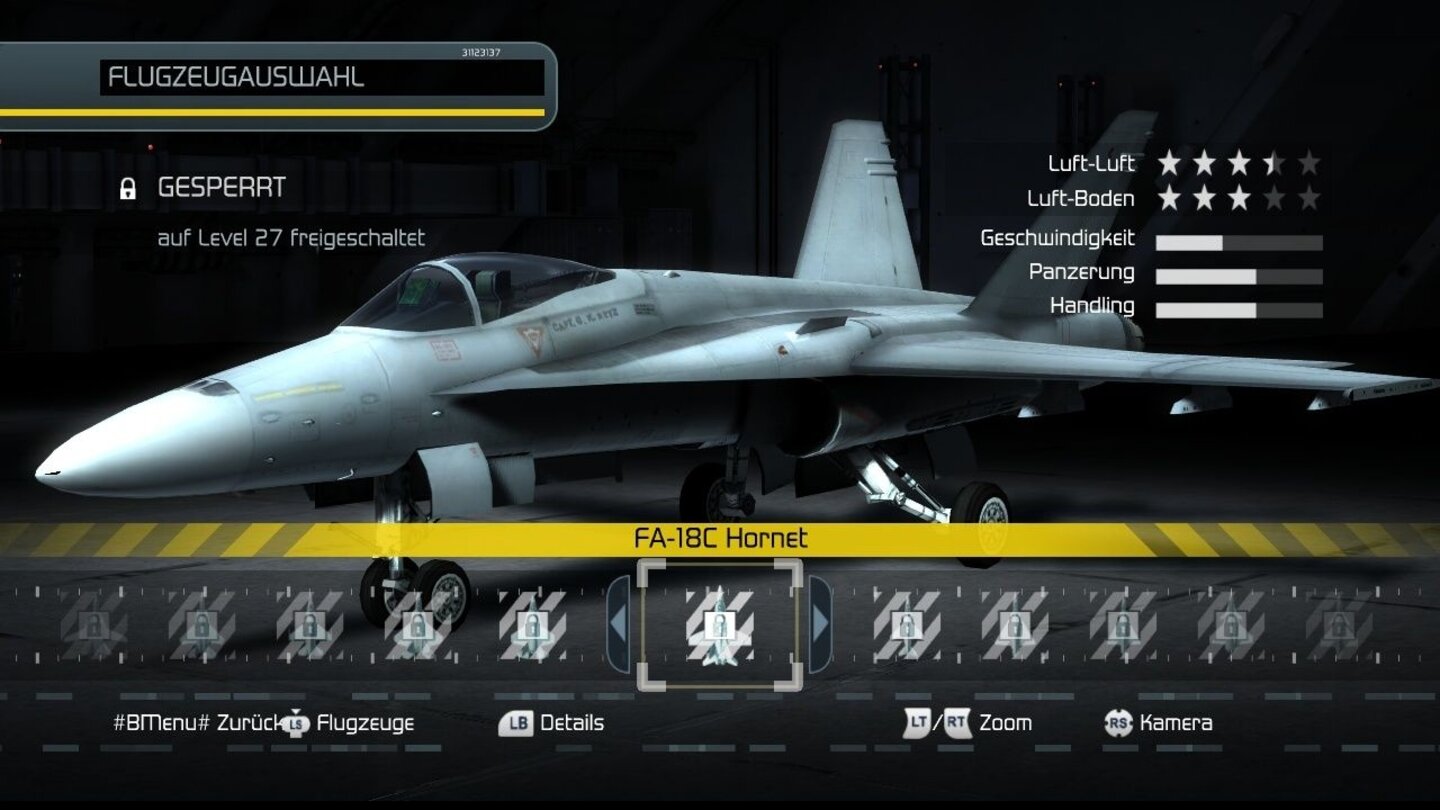Click the fourth Luft-Luft rating star

point(1276,162)
